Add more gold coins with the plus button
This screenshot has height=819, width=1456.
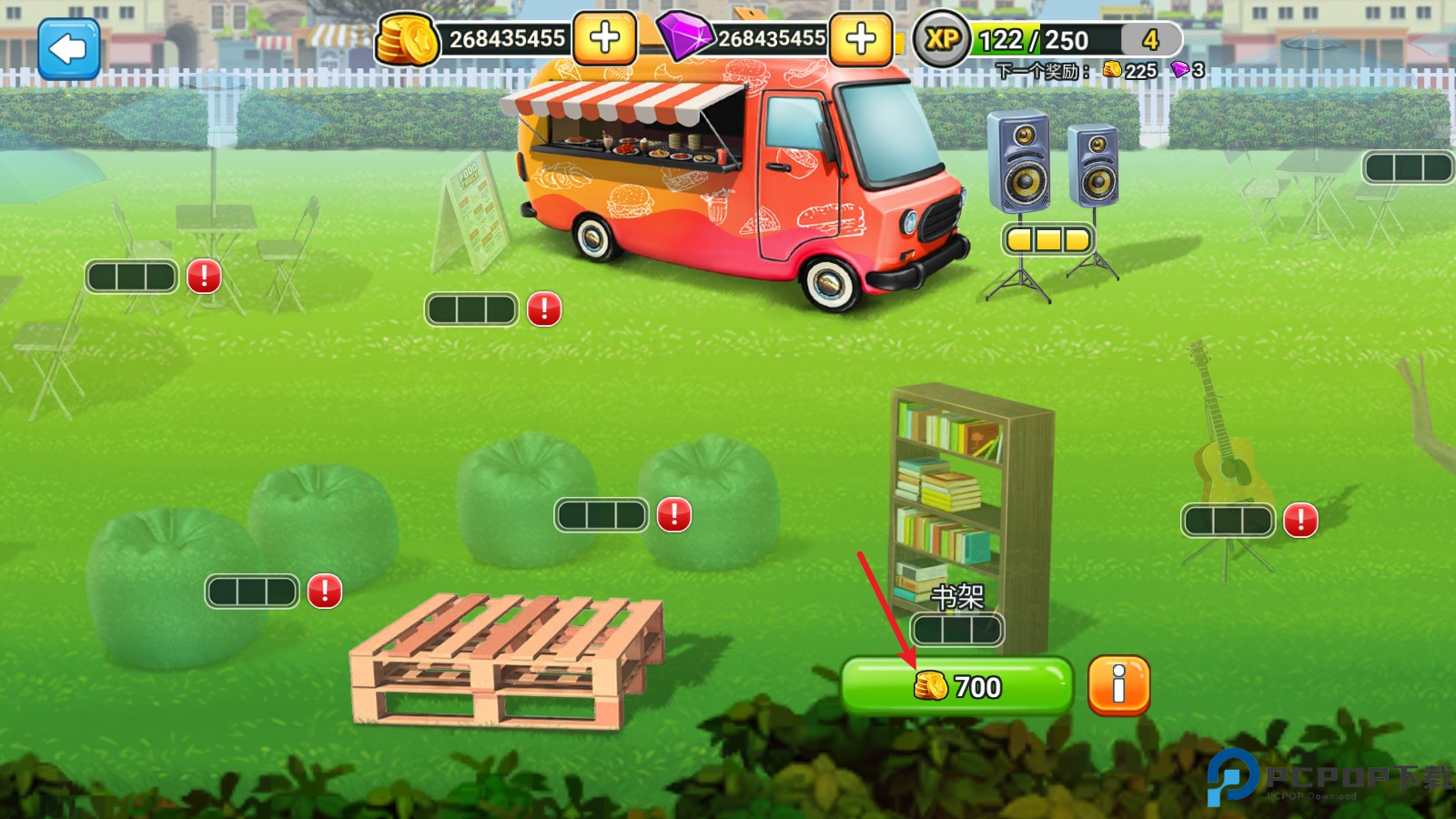tap(604, 39)
